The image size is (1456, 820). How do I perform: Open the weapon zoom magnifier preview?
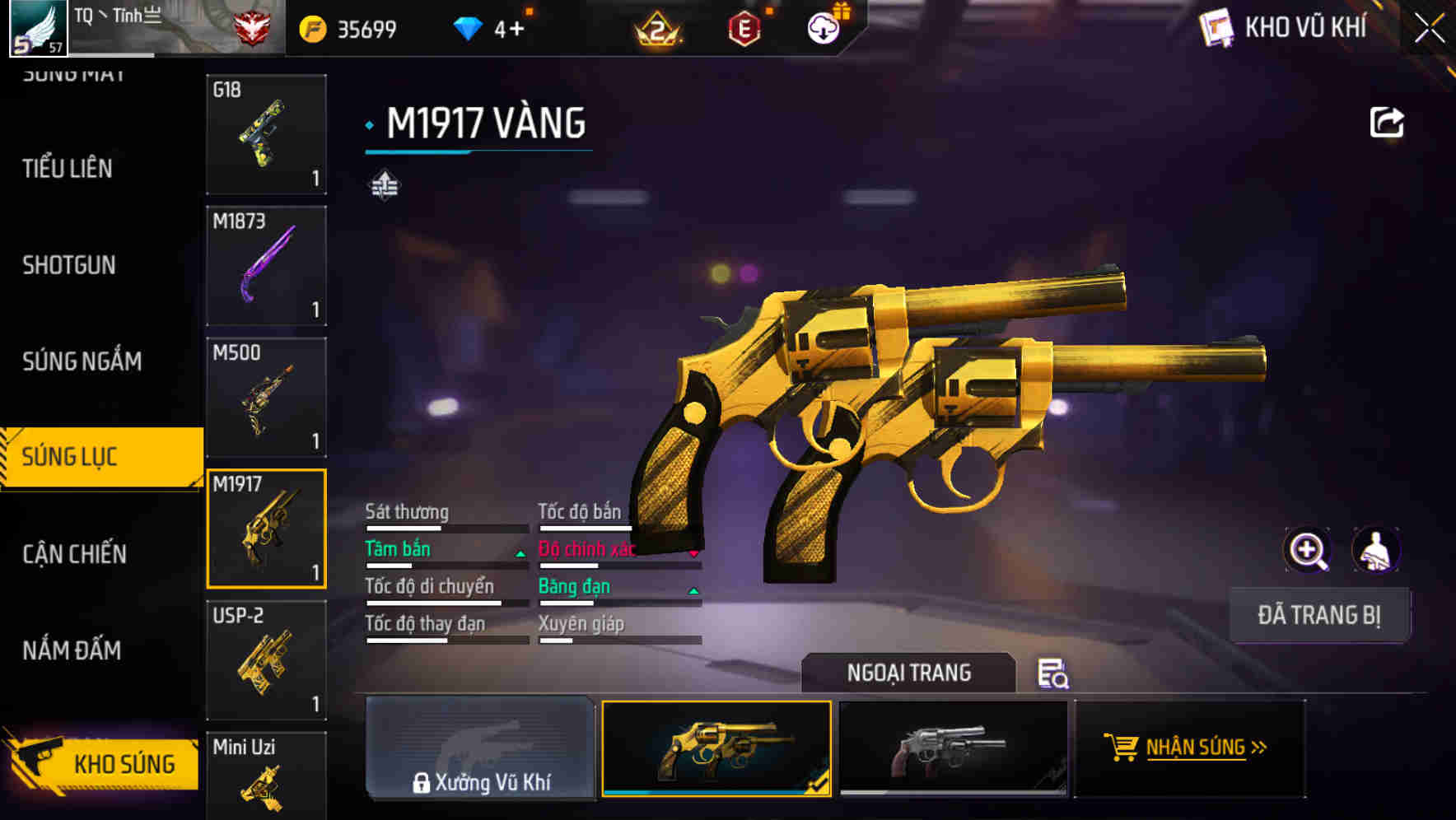pos(1307,549)
